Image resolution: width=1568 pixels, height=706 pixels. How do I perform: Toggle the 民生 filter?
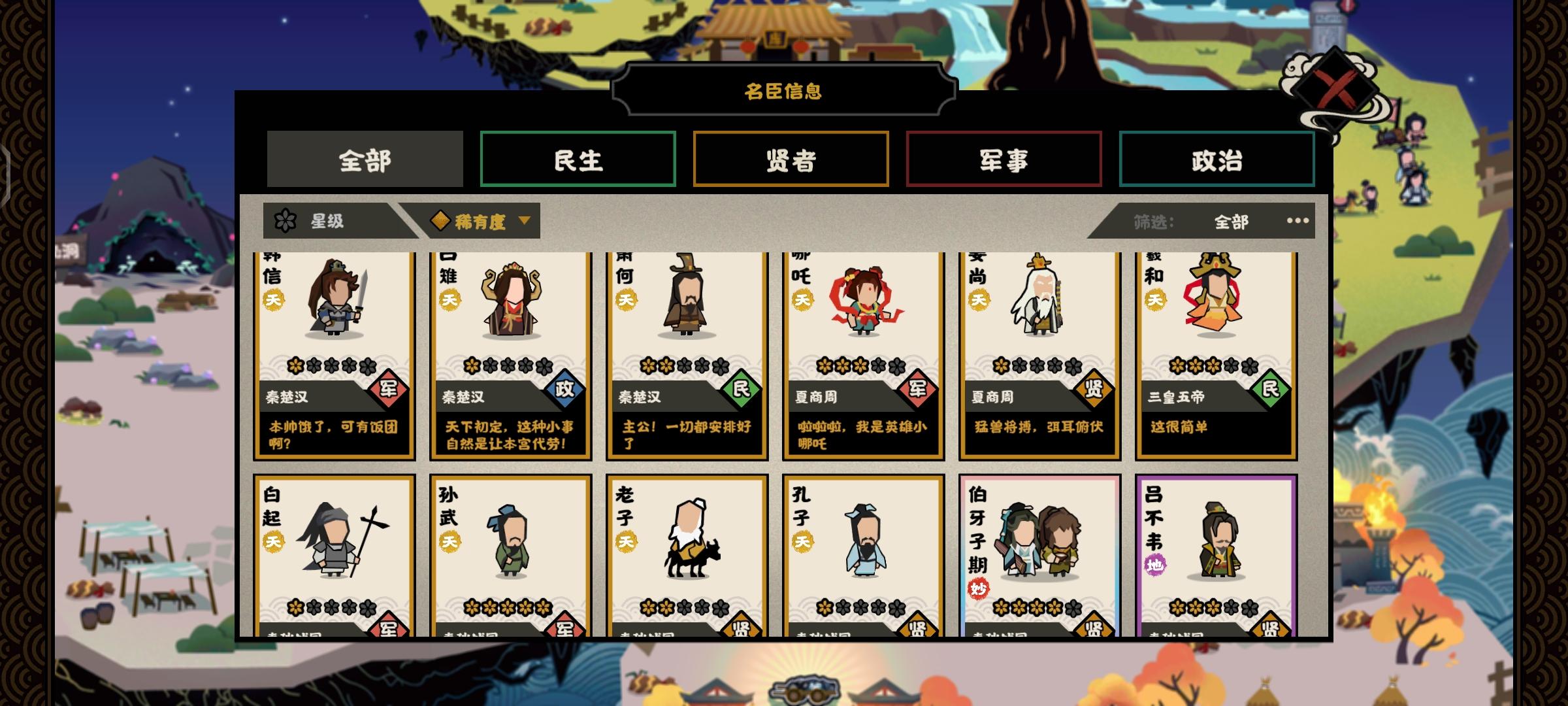pos(578,159)
